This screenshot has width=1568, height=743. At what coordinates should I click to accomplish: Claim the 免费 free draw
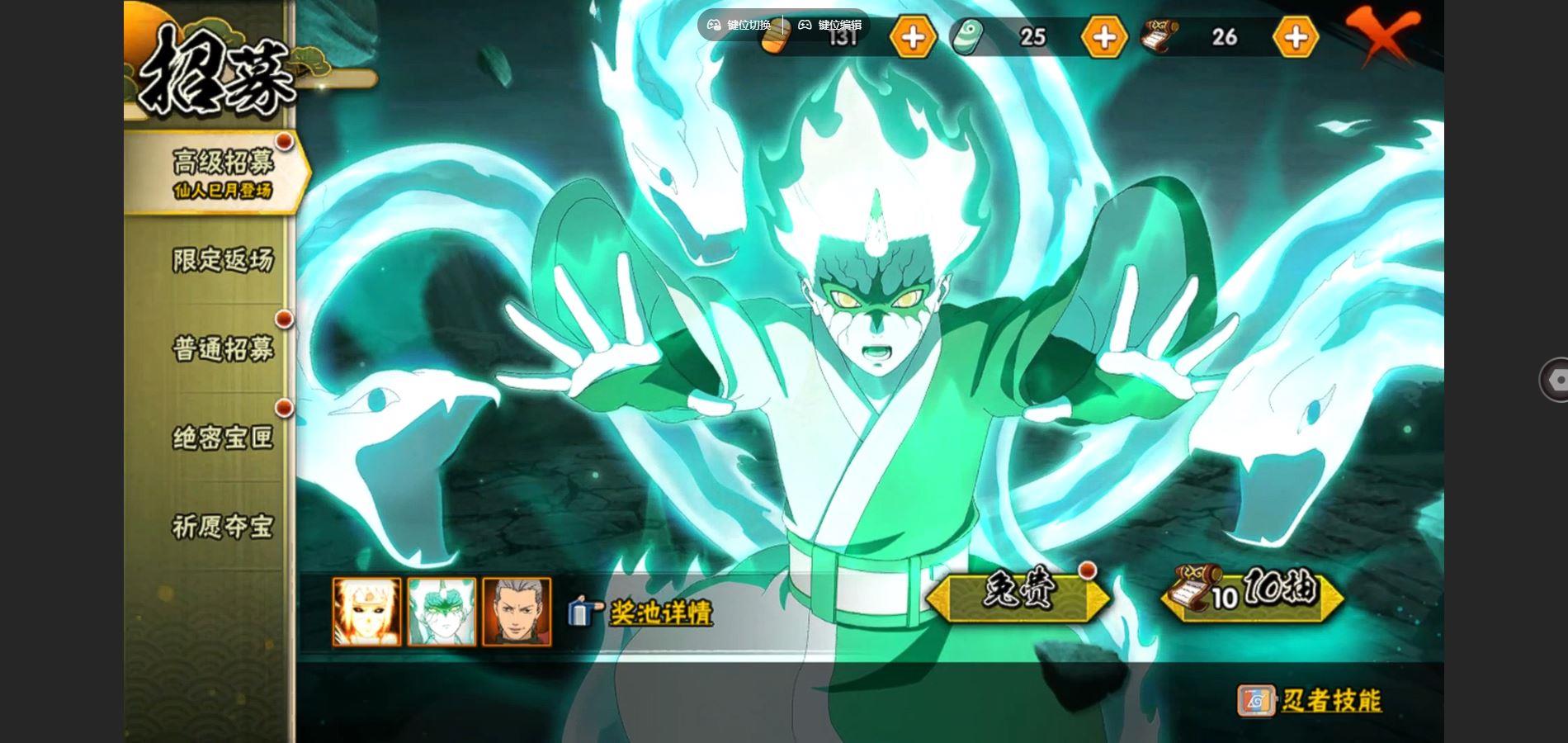(x=1018, y=594)
